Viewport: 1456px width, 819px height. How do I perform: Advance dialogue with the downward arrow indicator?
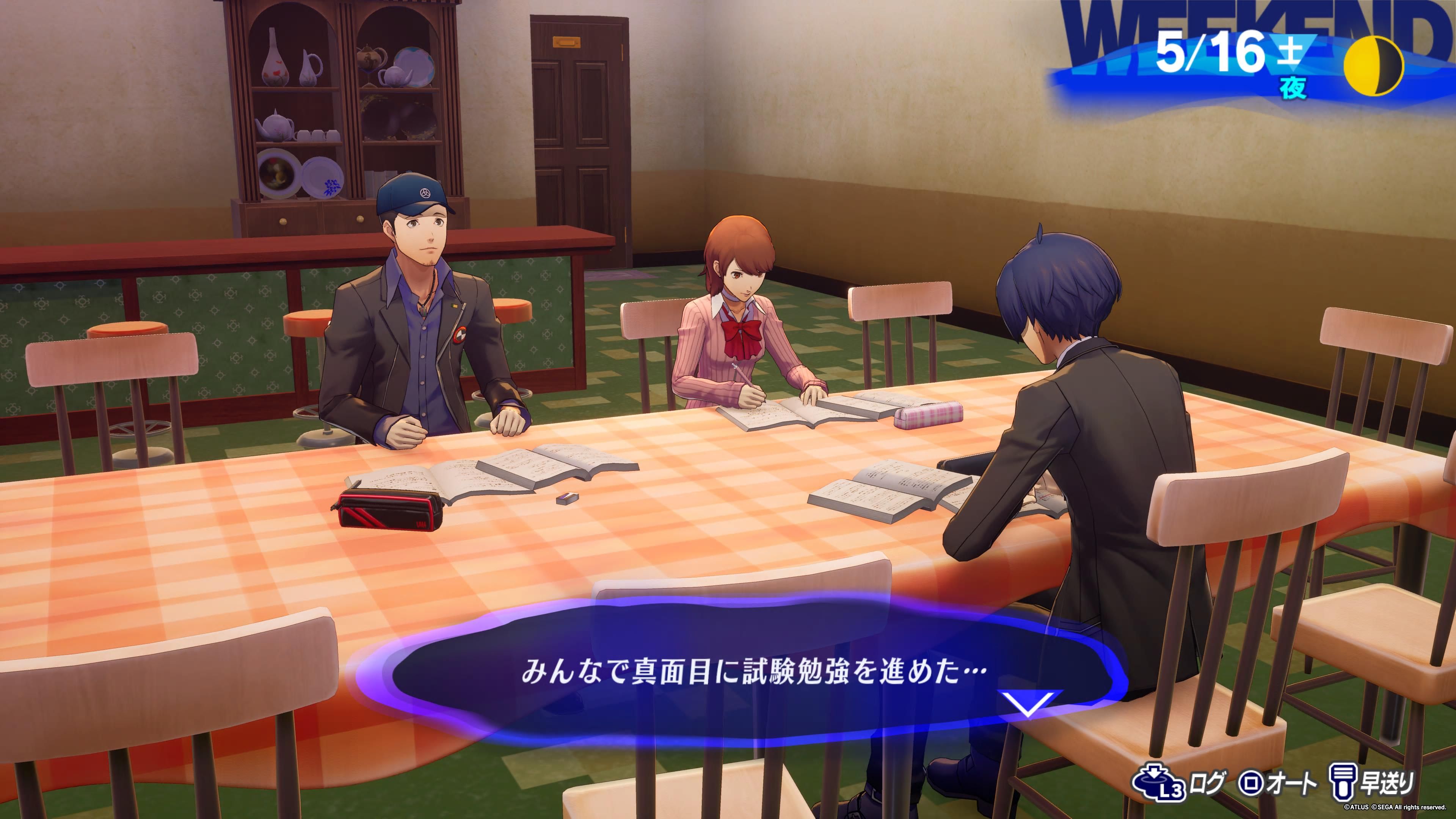1027,703
